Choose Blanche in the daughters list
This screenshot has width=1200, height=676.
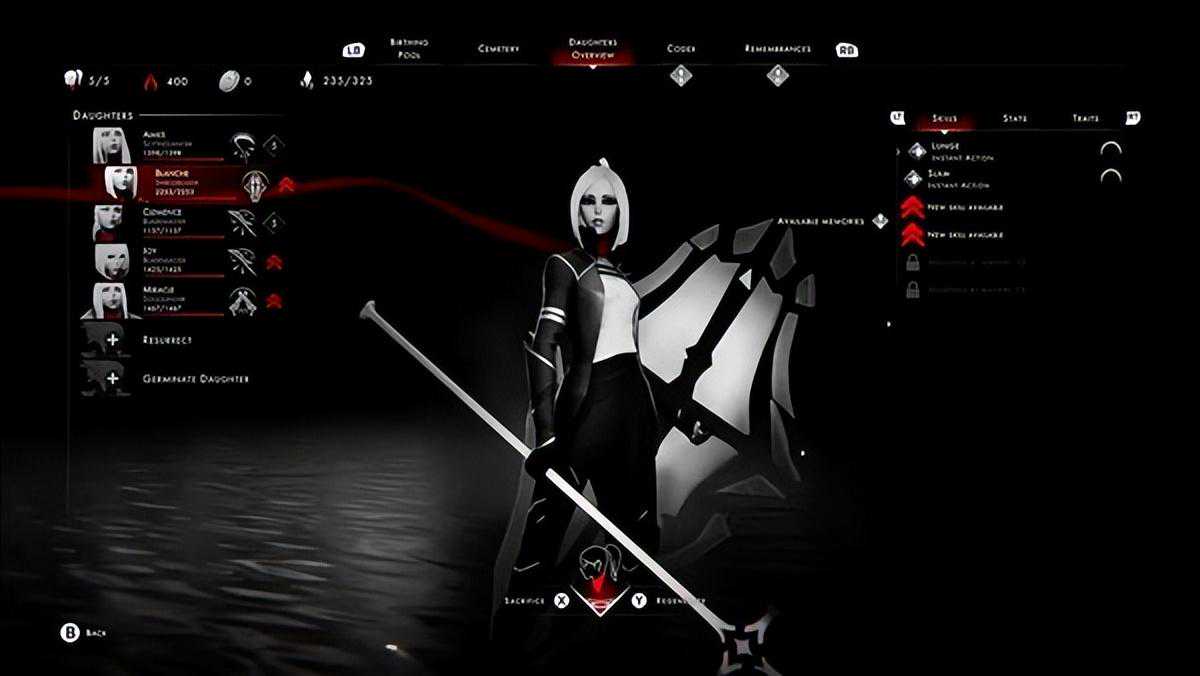pos(172,183)
